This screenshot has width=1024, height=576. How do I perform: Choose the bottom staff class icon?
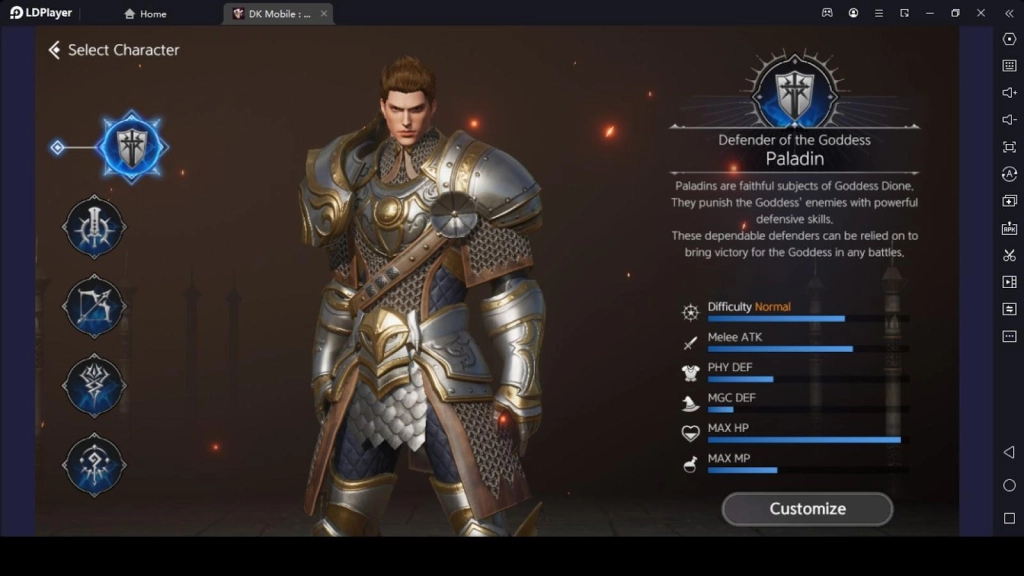click(95, 464)
